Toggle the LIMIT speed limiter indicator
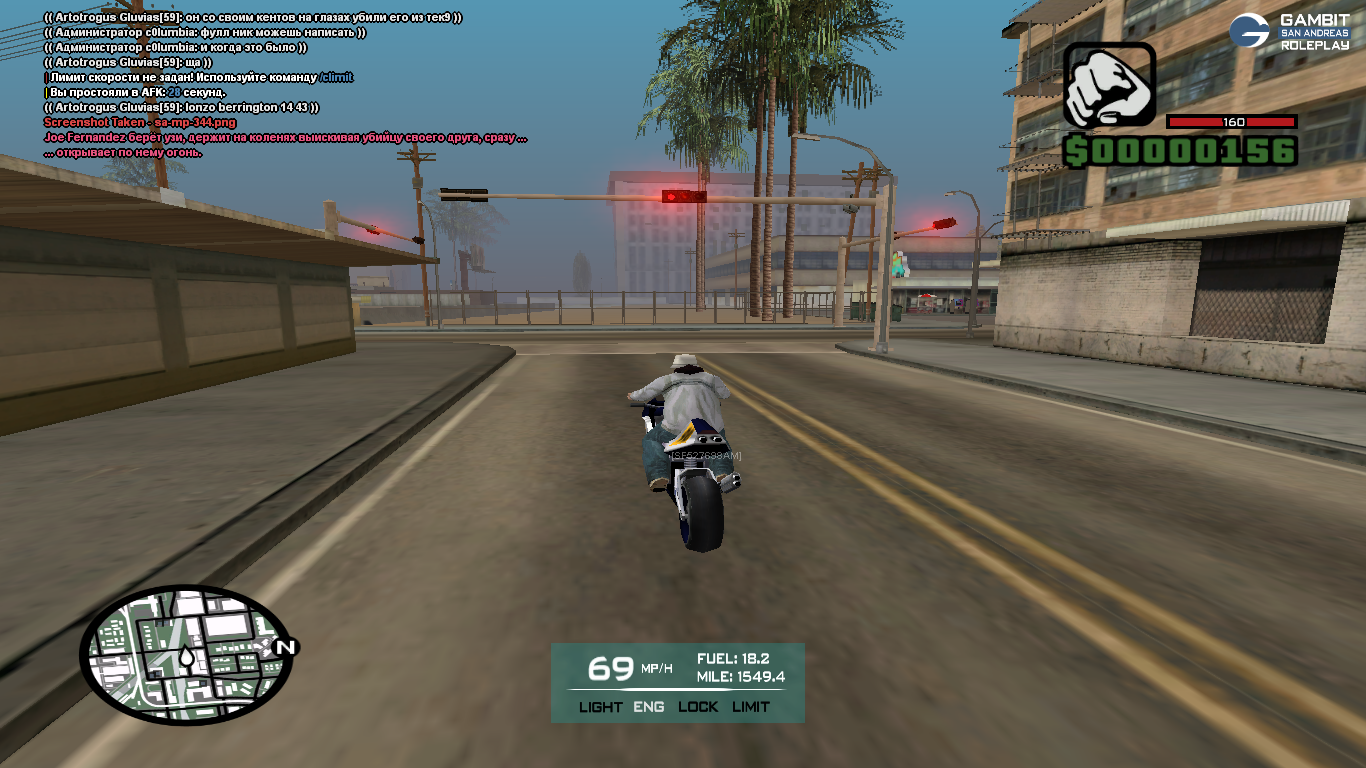 751,706
